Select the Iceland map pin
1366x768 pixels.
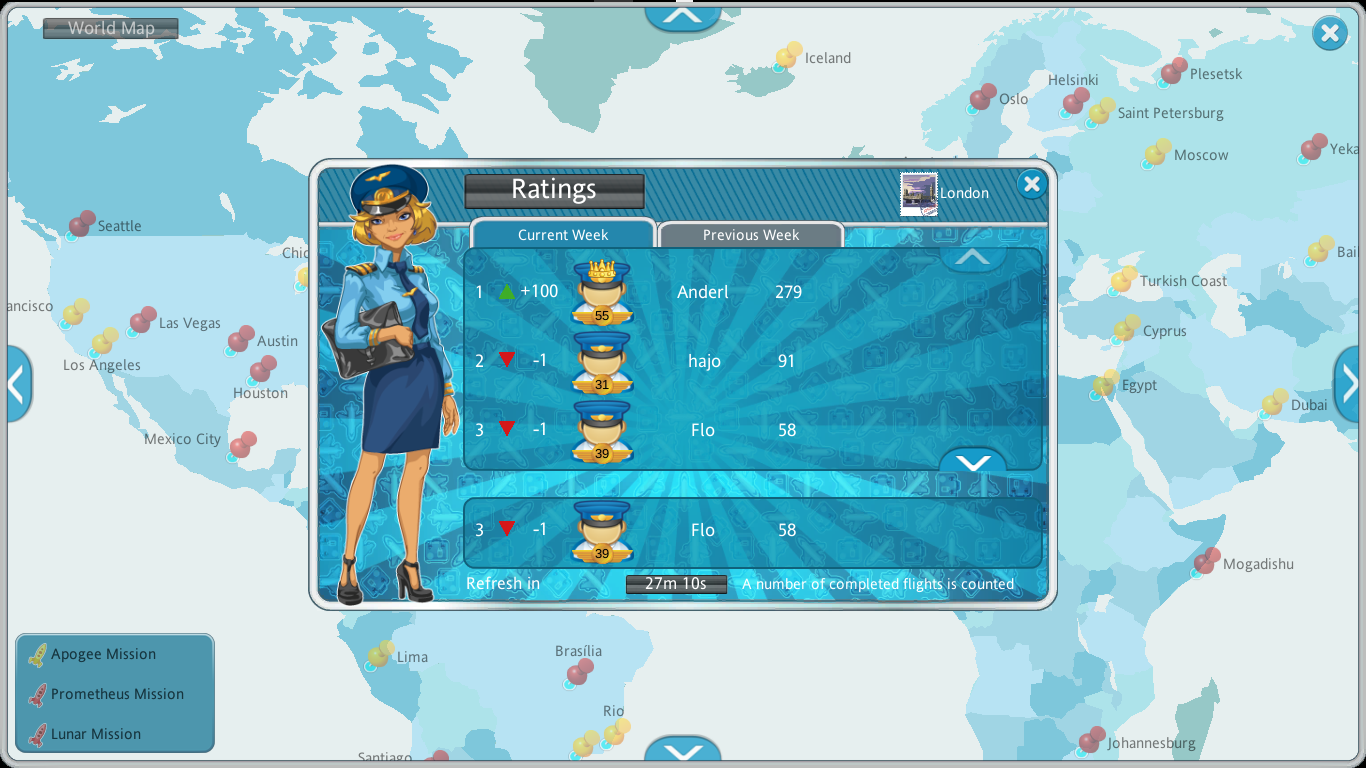tap(788, 58)
